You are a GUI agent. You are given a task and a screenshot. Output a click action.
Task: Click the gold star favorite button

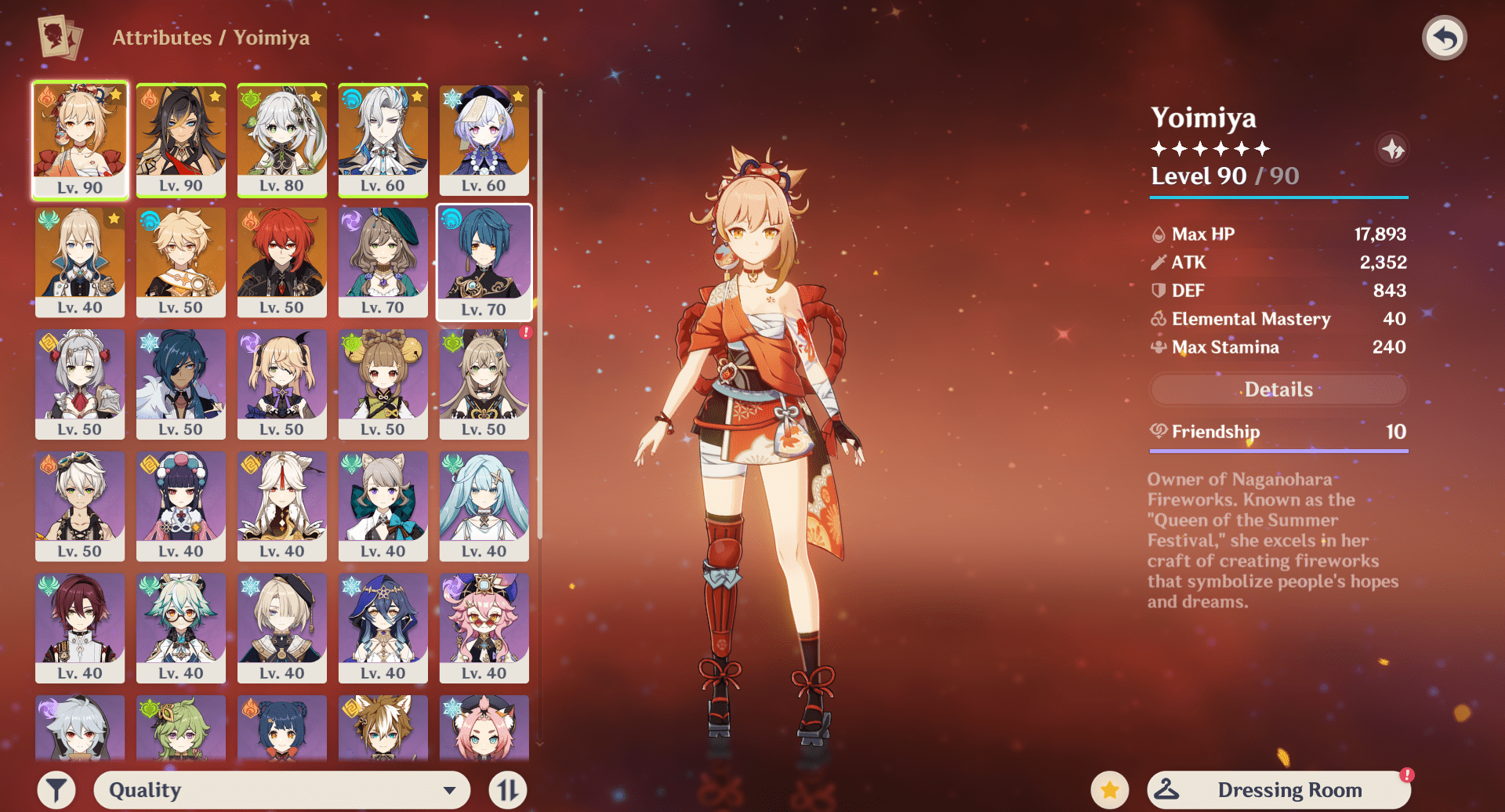click(x=1110, y=790)
